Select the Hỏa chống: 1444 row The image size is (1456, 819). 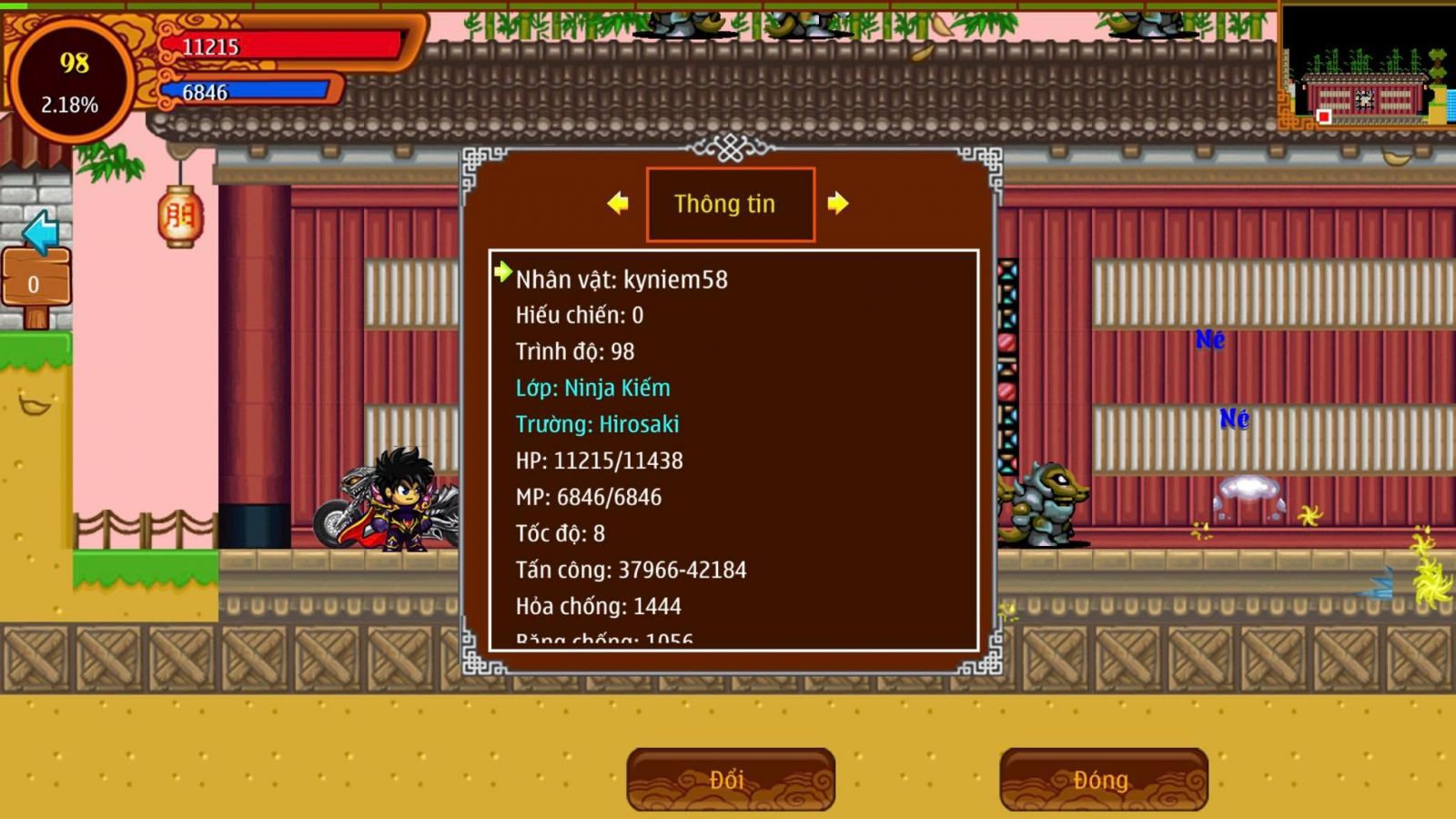click(x=598, y=606)
